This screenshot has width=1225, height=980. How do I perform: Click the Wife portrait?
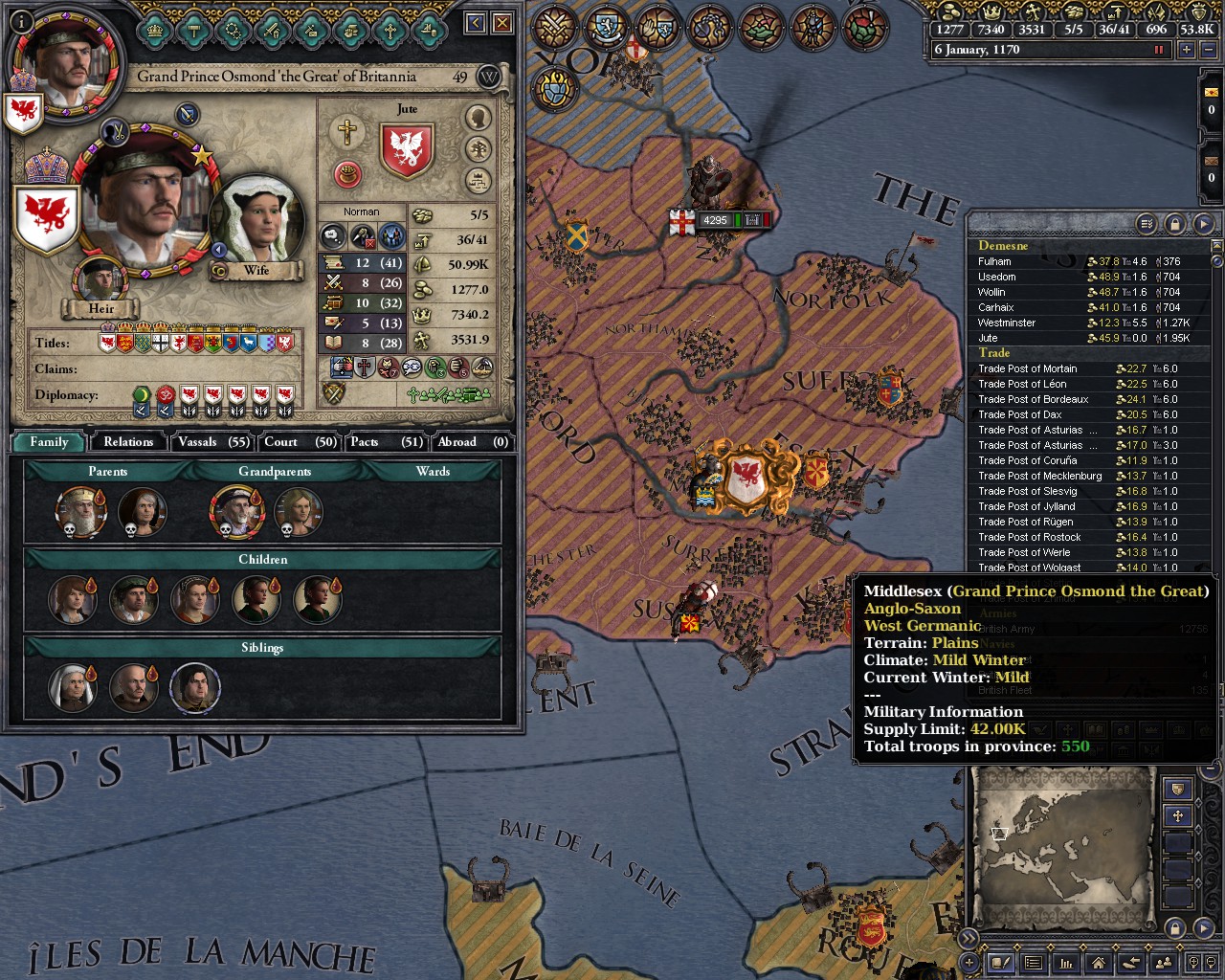(x=256, y=224)
